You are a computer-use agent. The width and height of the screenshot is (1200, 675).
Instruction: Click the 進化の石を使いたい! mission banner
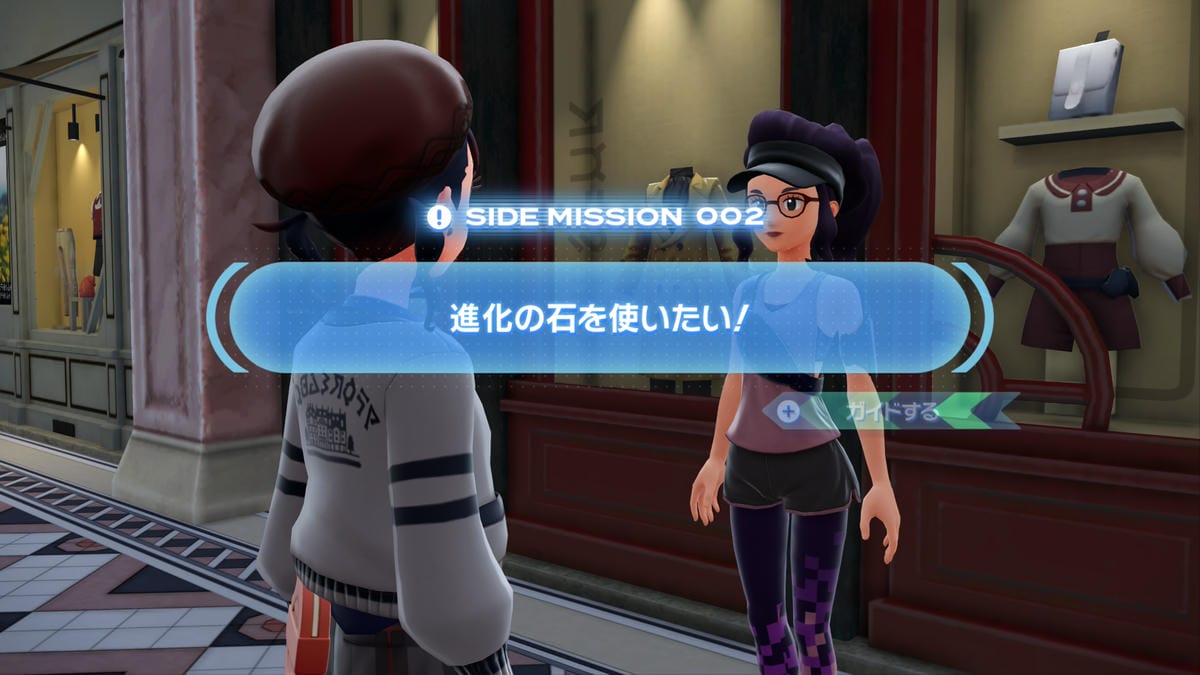(x=600, y=317)
